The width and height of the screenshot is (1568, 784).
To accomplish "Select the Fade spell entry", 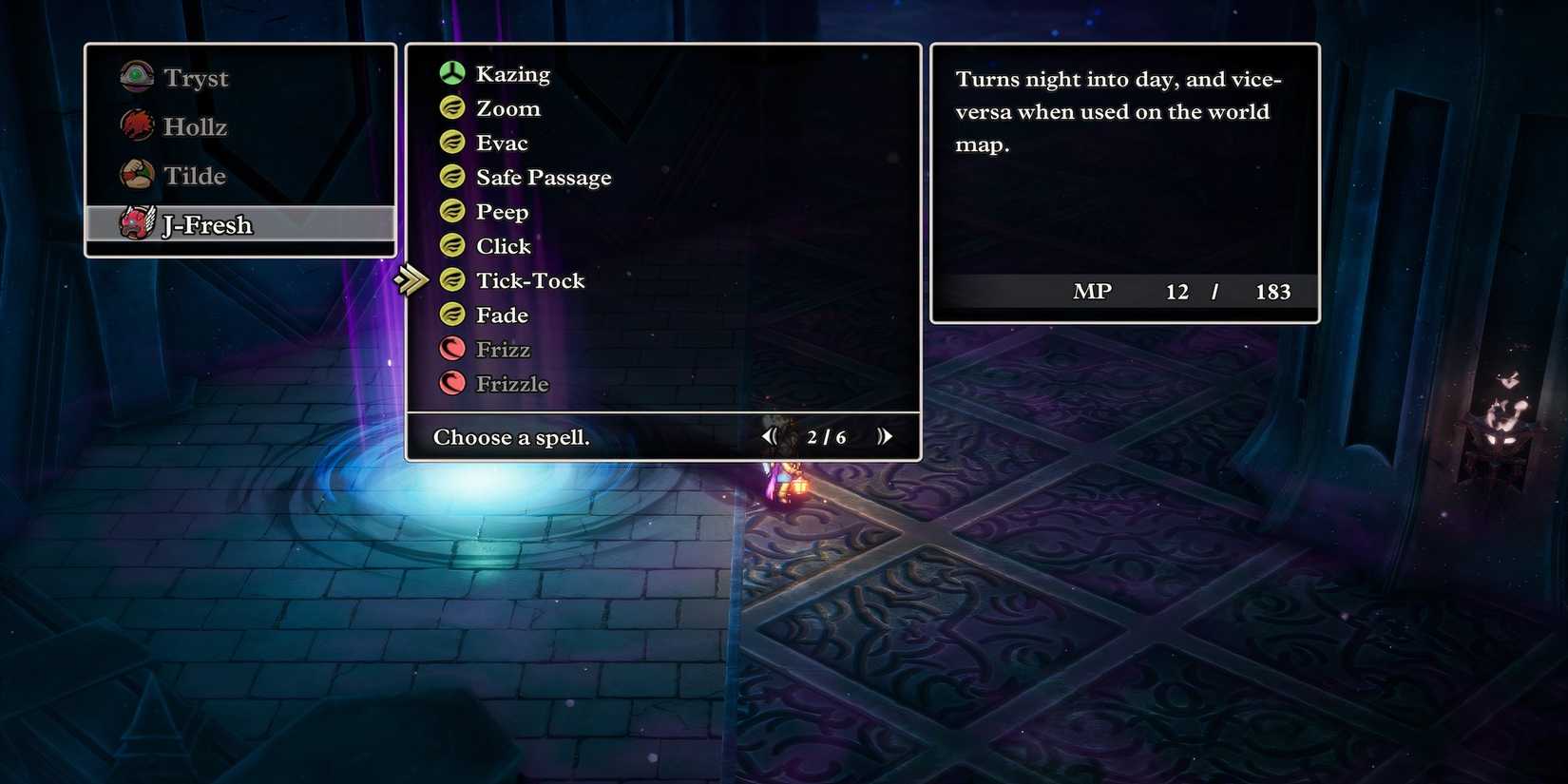I will [502, 315].
